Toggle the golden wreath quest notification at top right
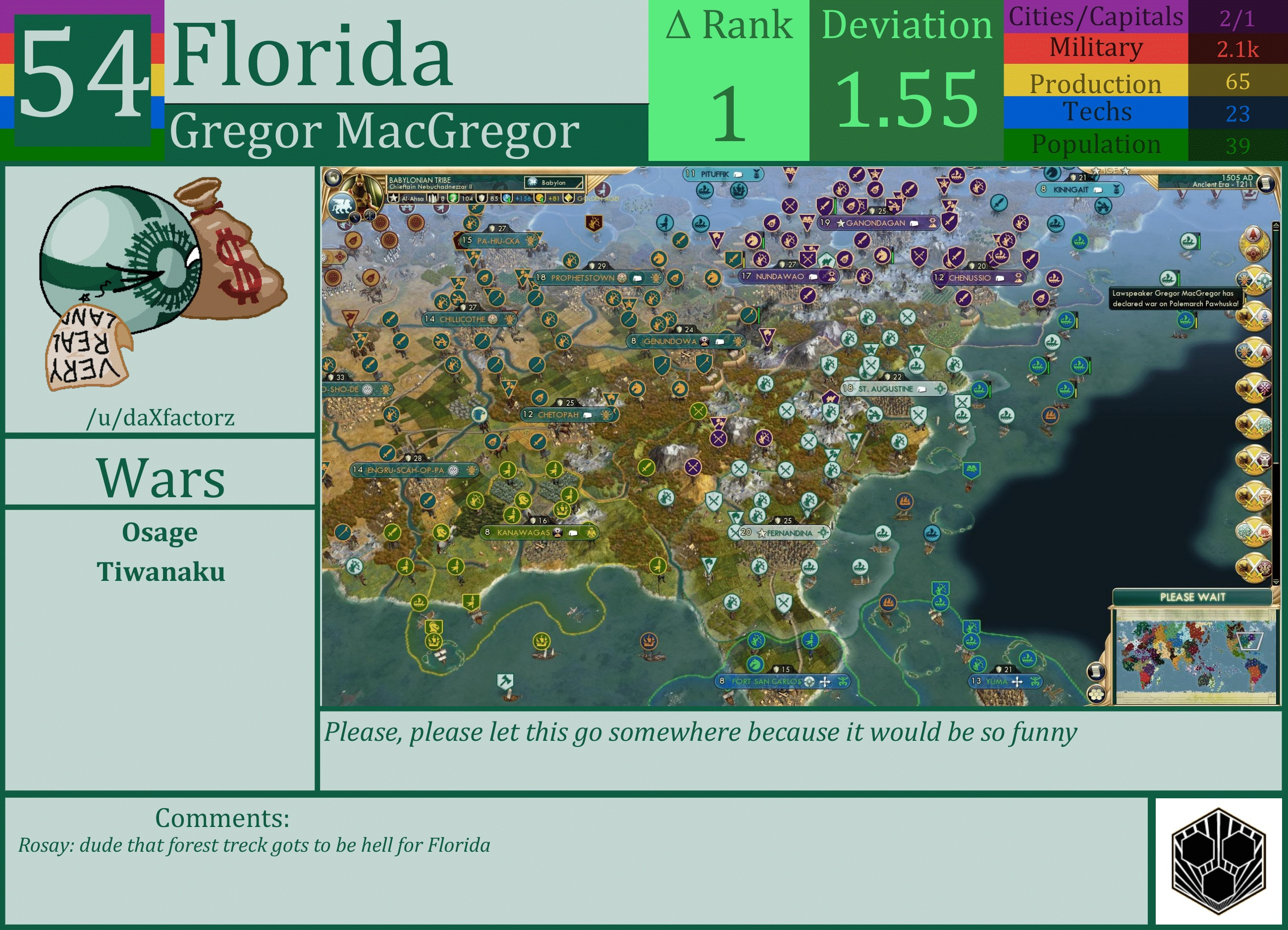The width and height of the screenshot is (1288, 930). [x=1253, y=243]
